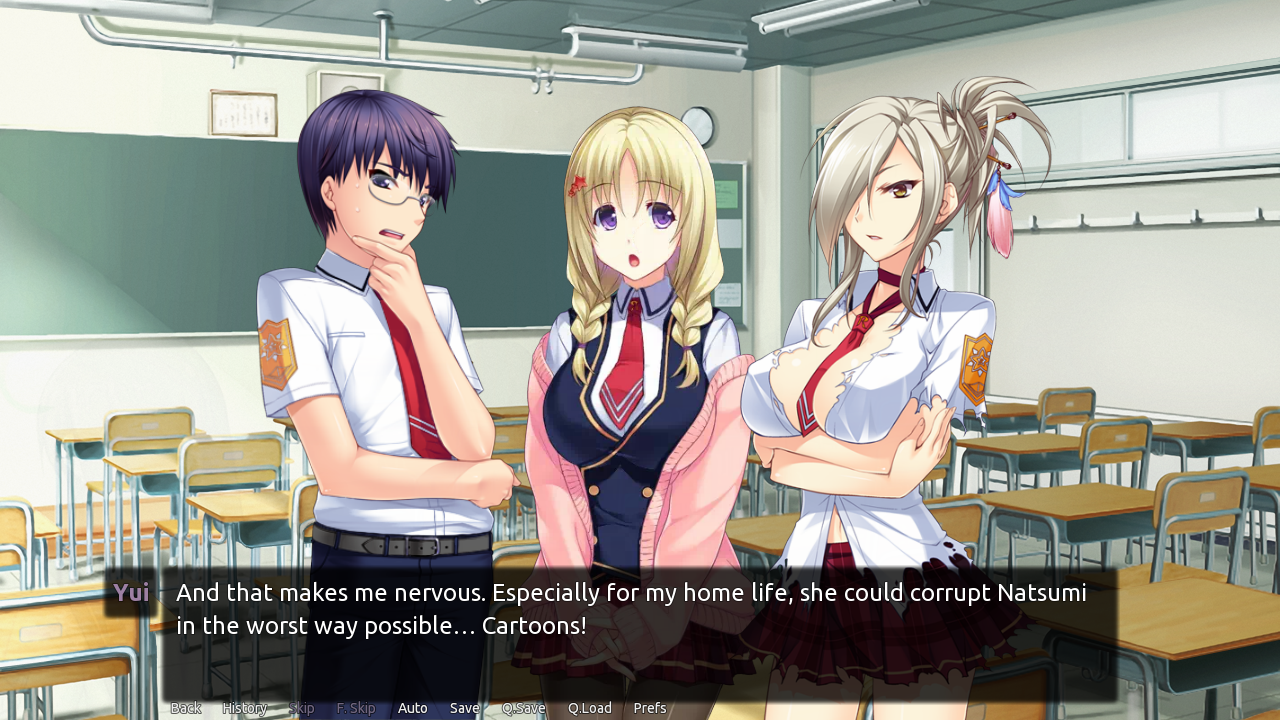Click Back to rewind dialogue

185,707
